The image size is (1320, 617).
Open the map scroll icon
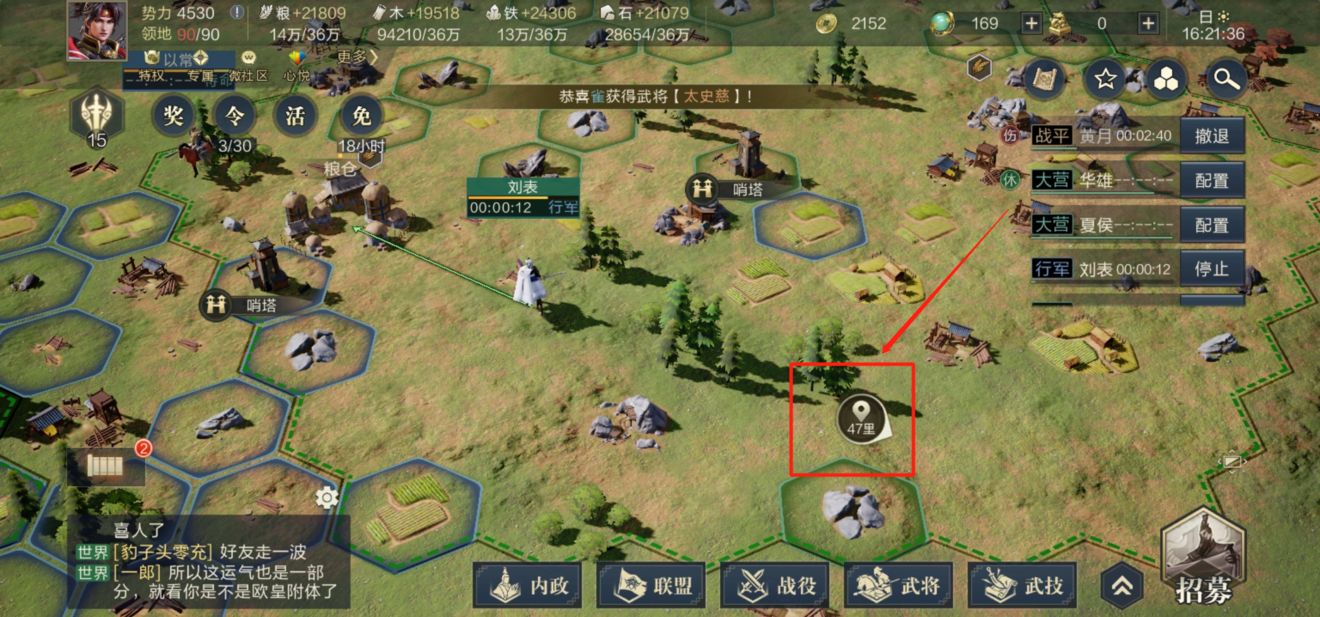(1045, 78)
